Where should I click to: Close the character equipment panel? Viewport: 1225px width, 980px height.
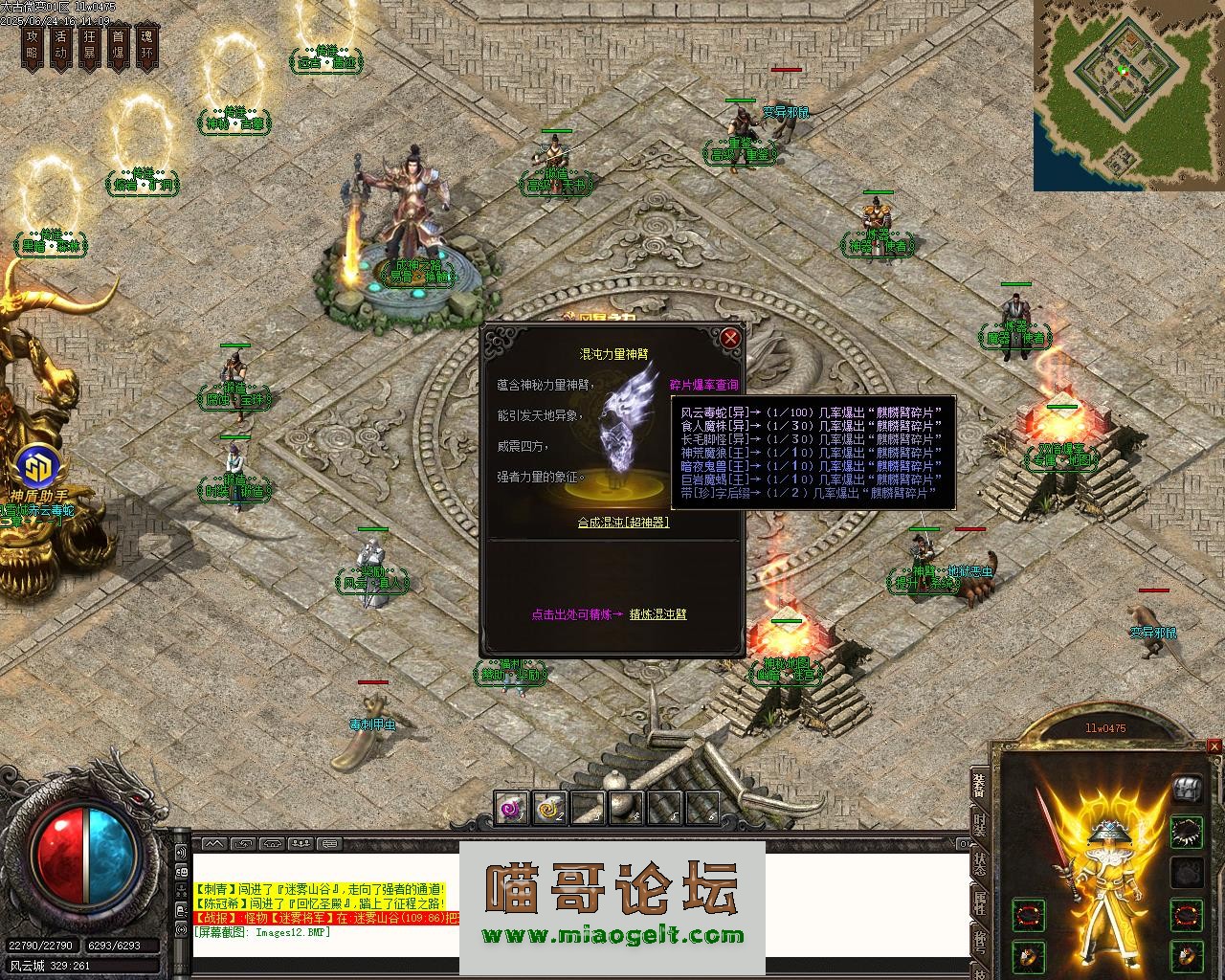click(1214, 746)
